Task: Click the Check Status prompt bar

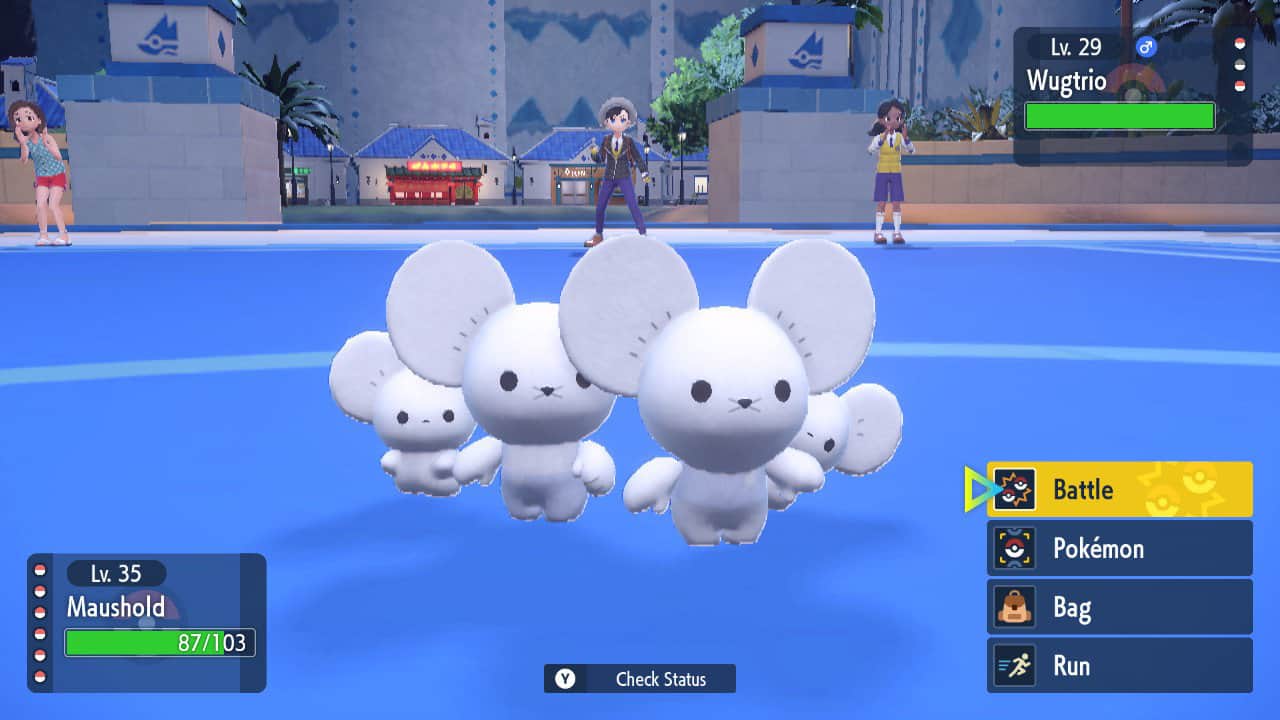Action: (640, 679)
